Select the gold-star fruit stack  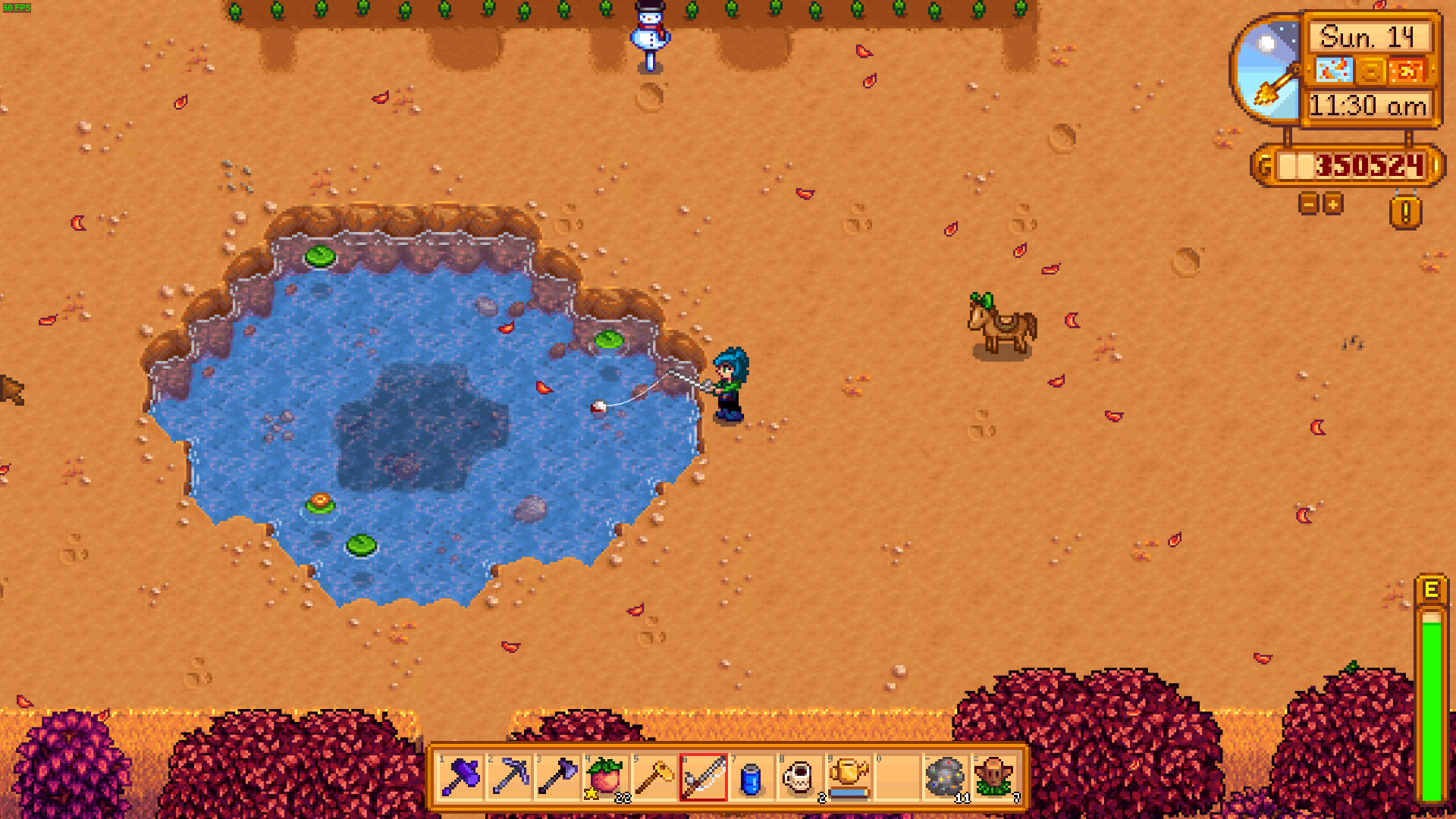(607, 777)
